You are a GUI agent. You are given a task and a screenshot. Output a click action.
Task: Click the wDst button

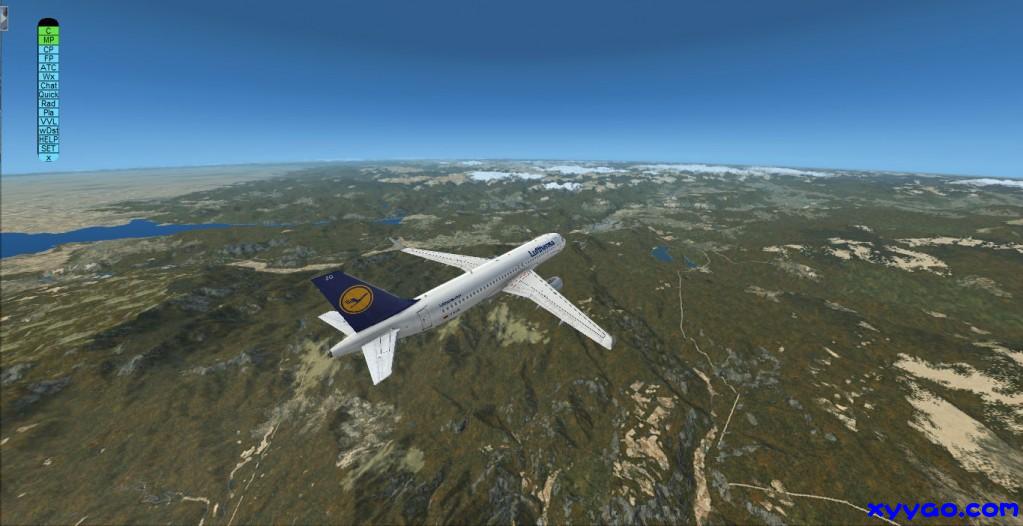point(48,130)
